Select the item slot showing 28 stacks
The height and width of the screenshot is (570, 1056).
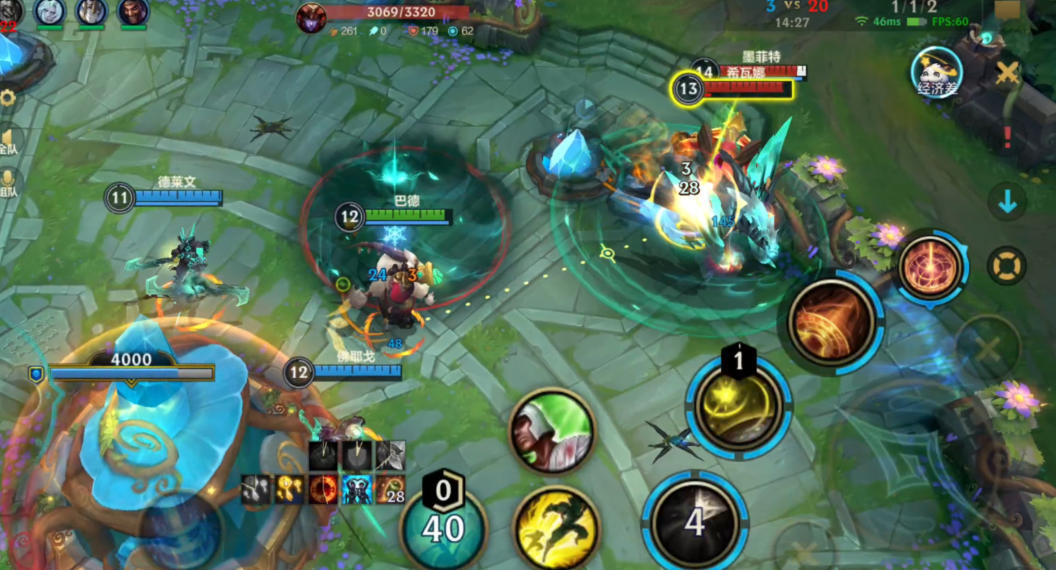pyautogui.click(x=390, y=488)
